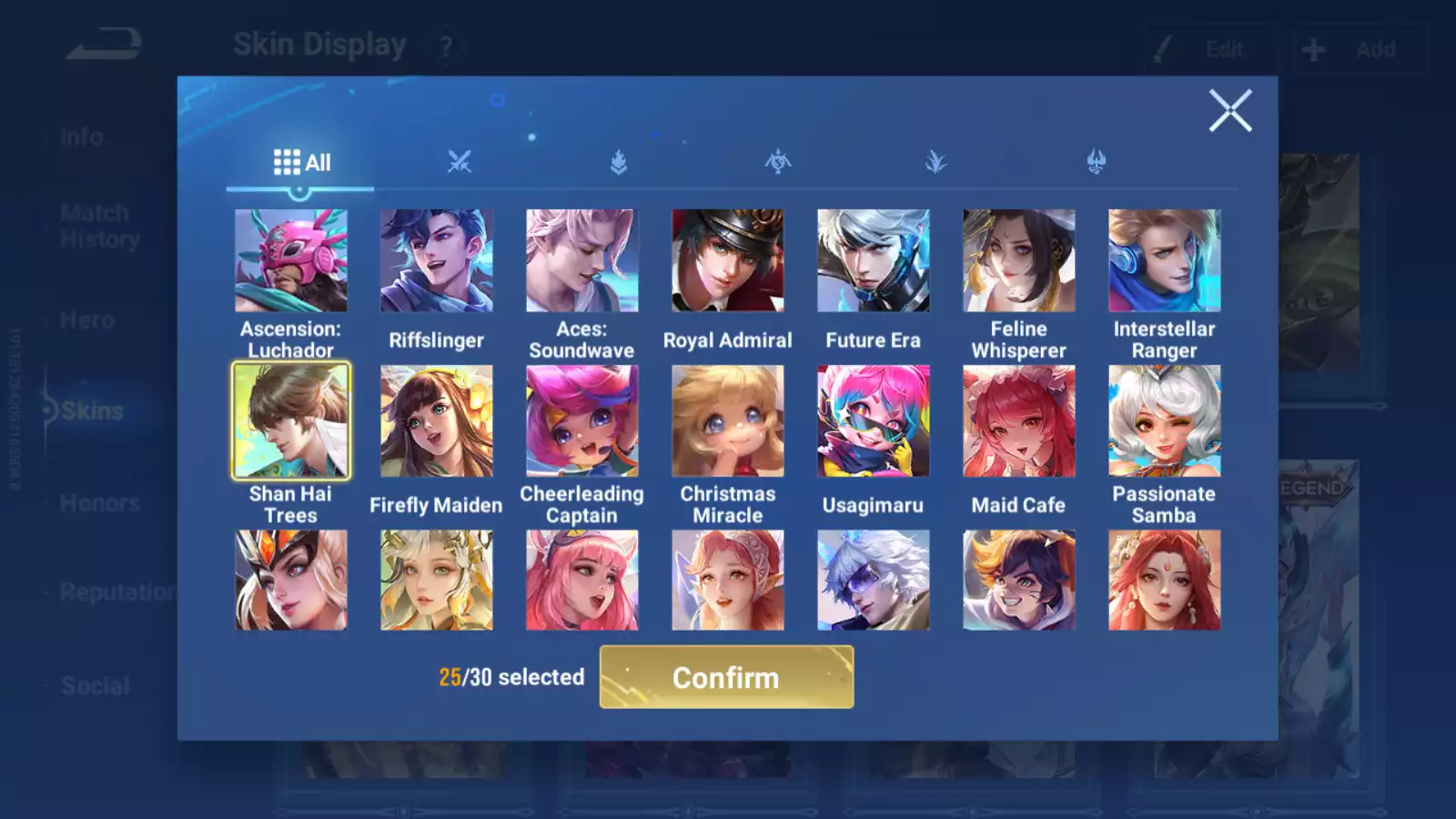Switch to the All skins tab
1456x819 pixels.
301,163
